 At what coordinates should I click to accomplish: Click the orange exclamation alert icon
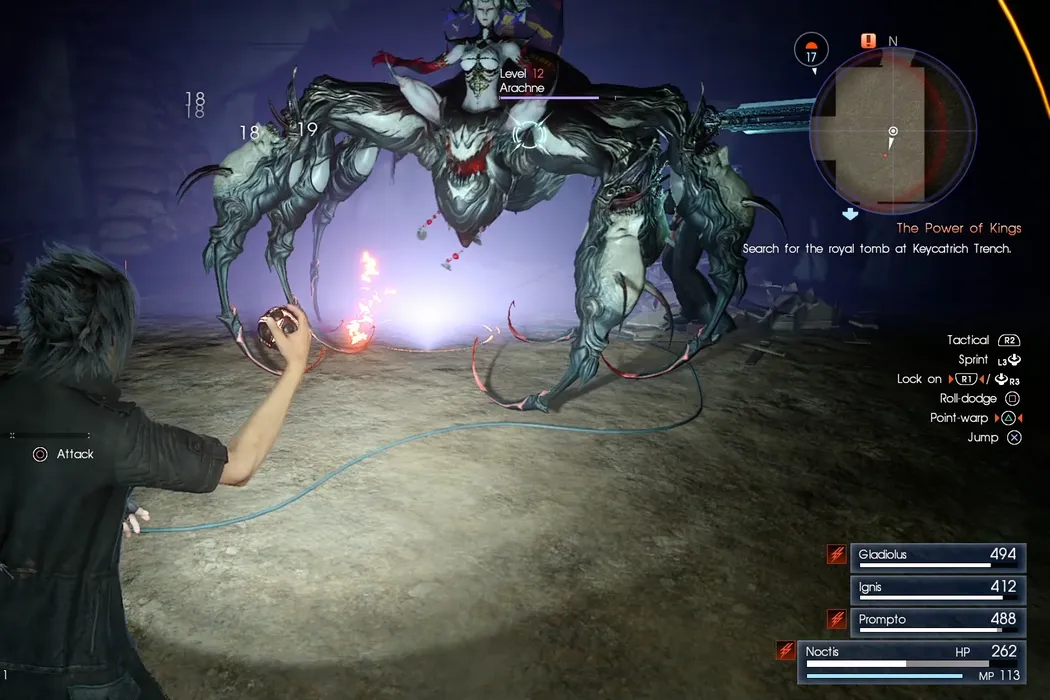pos(868,42)
